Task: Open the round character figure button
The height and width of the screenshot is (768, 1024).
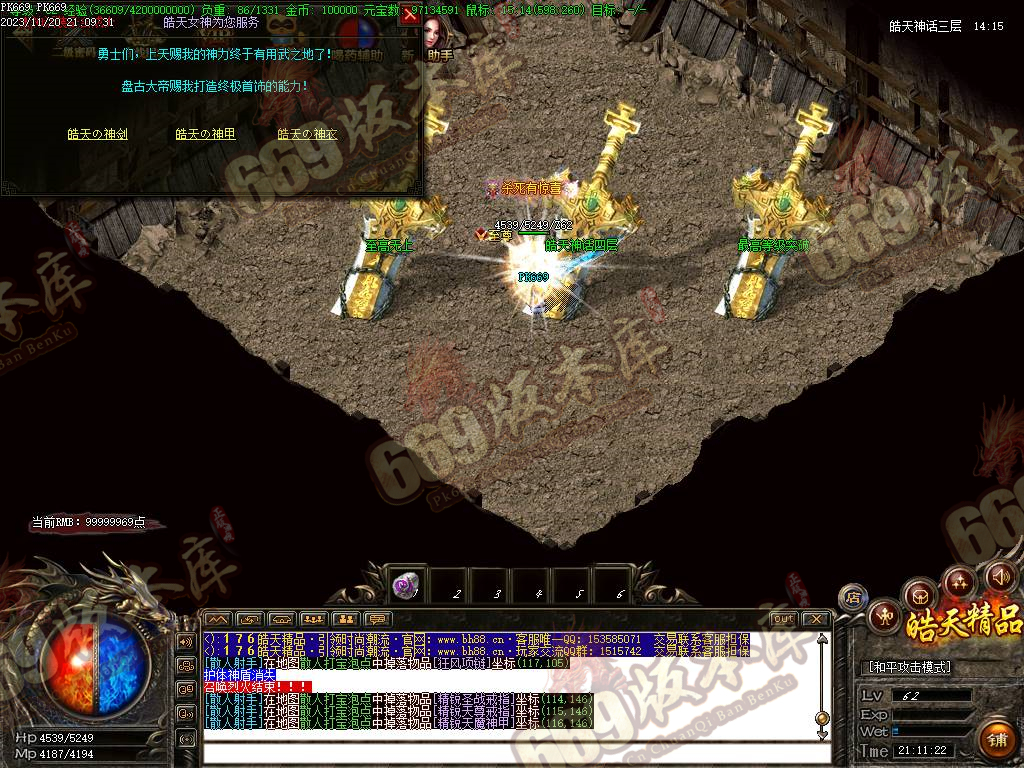Action: coord(884,616)
